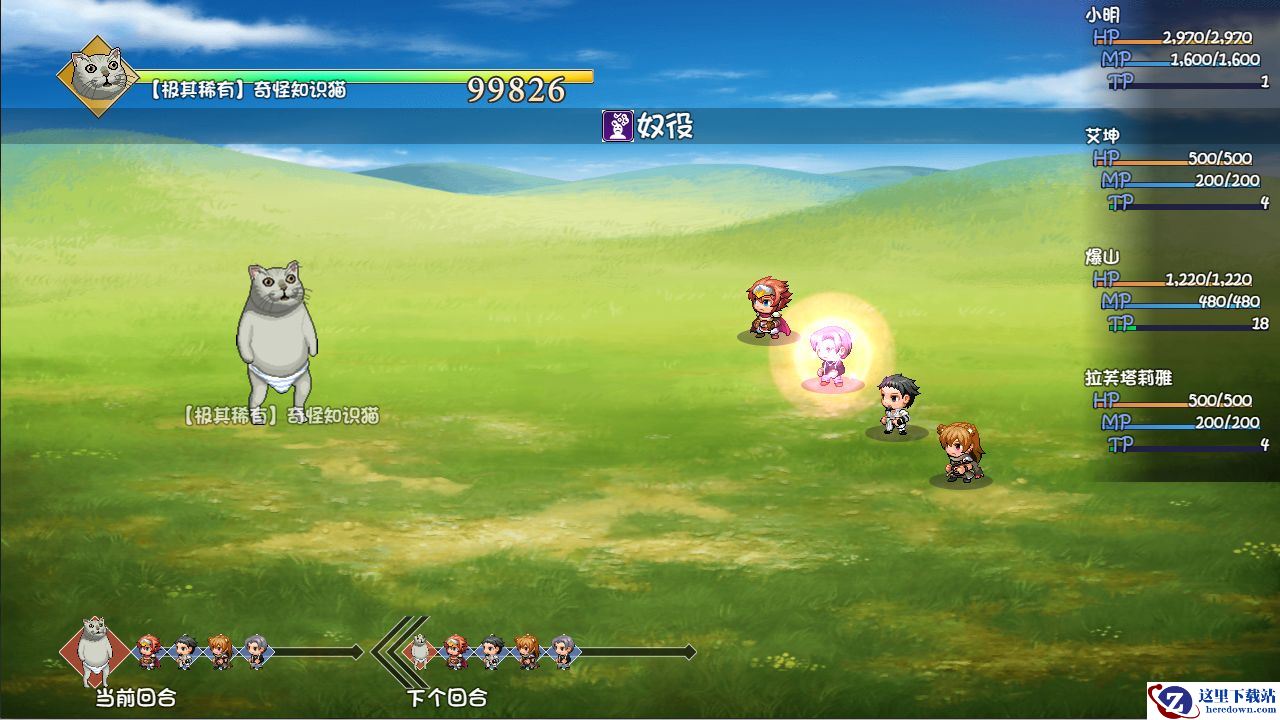Open the 这里下载站 watermark logo
The height and width of the screenshot is (720, 1280).
click(1212, 699)
